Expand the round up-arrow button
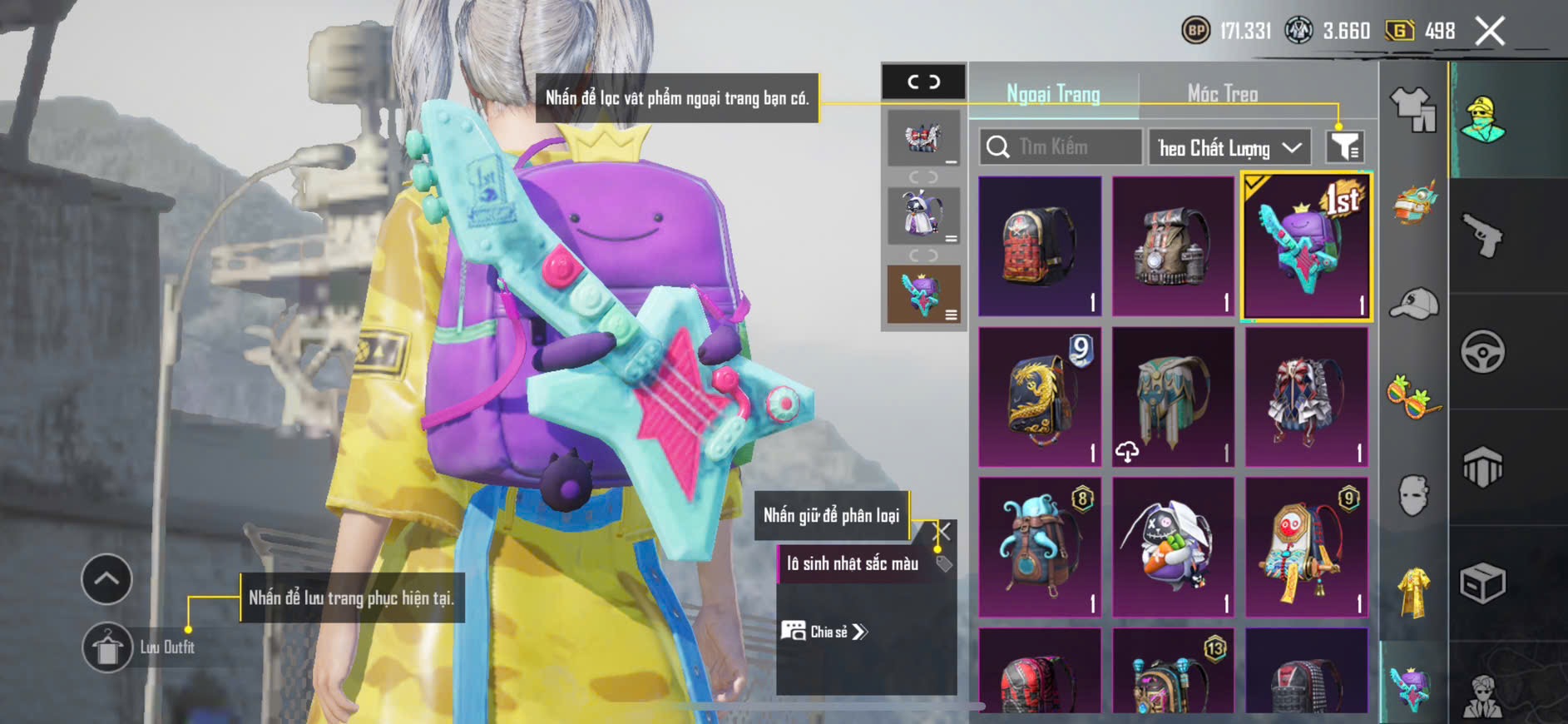Viewport: 1568px width, 724px height. point(106,579)
